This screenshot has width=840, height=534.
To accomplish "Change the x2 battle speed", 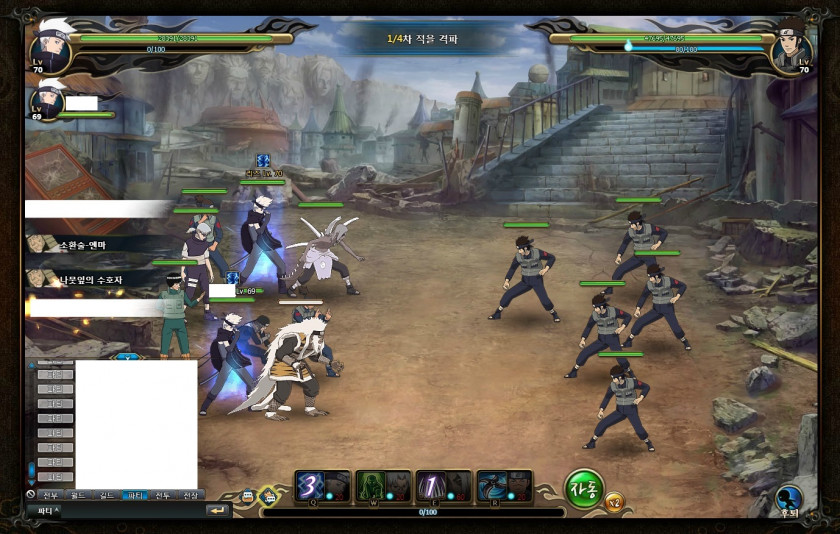I will pos(614,501).
